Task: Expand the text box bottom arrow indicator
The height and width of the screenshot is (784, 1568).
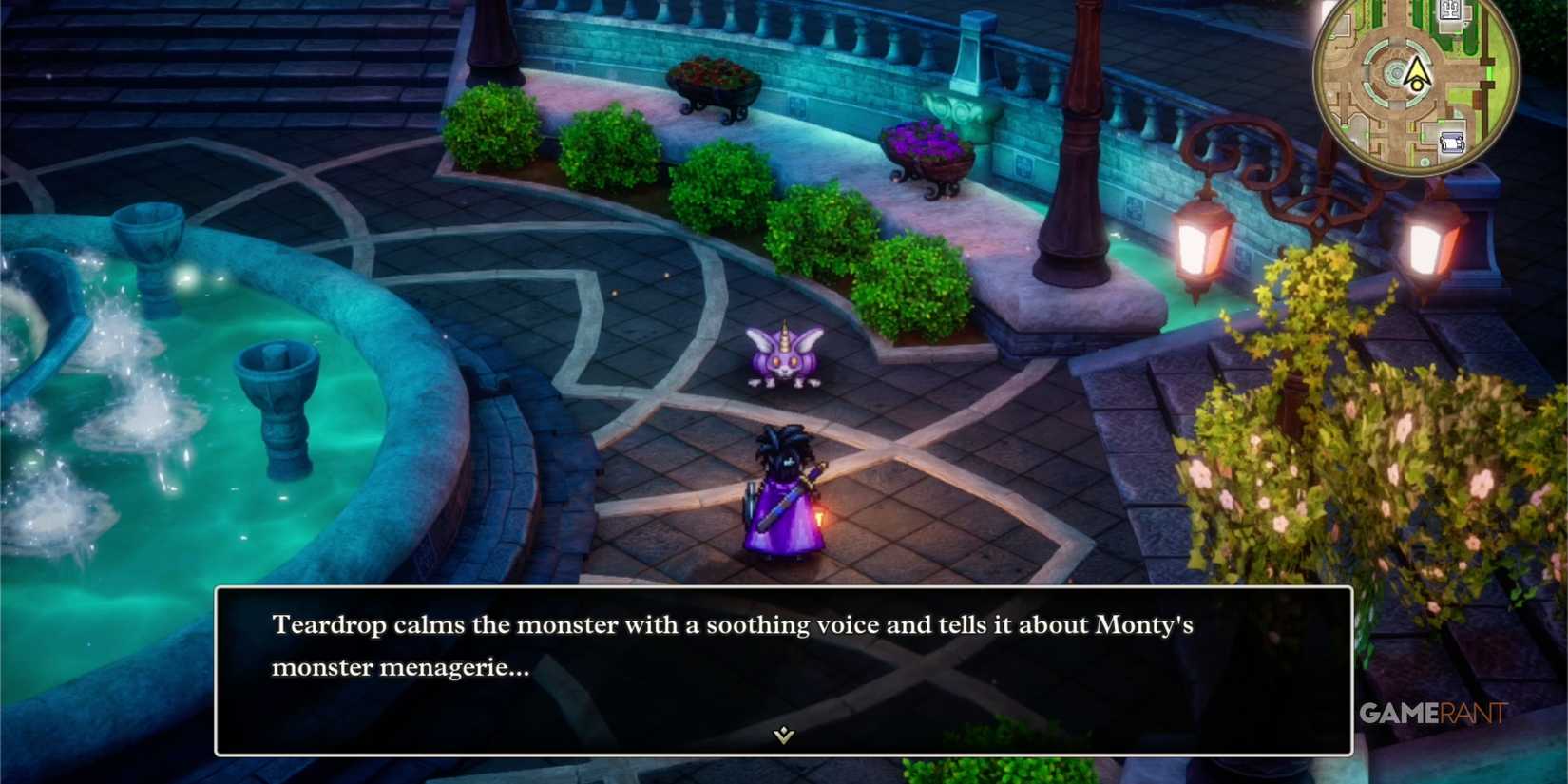Action: point(781,735)
